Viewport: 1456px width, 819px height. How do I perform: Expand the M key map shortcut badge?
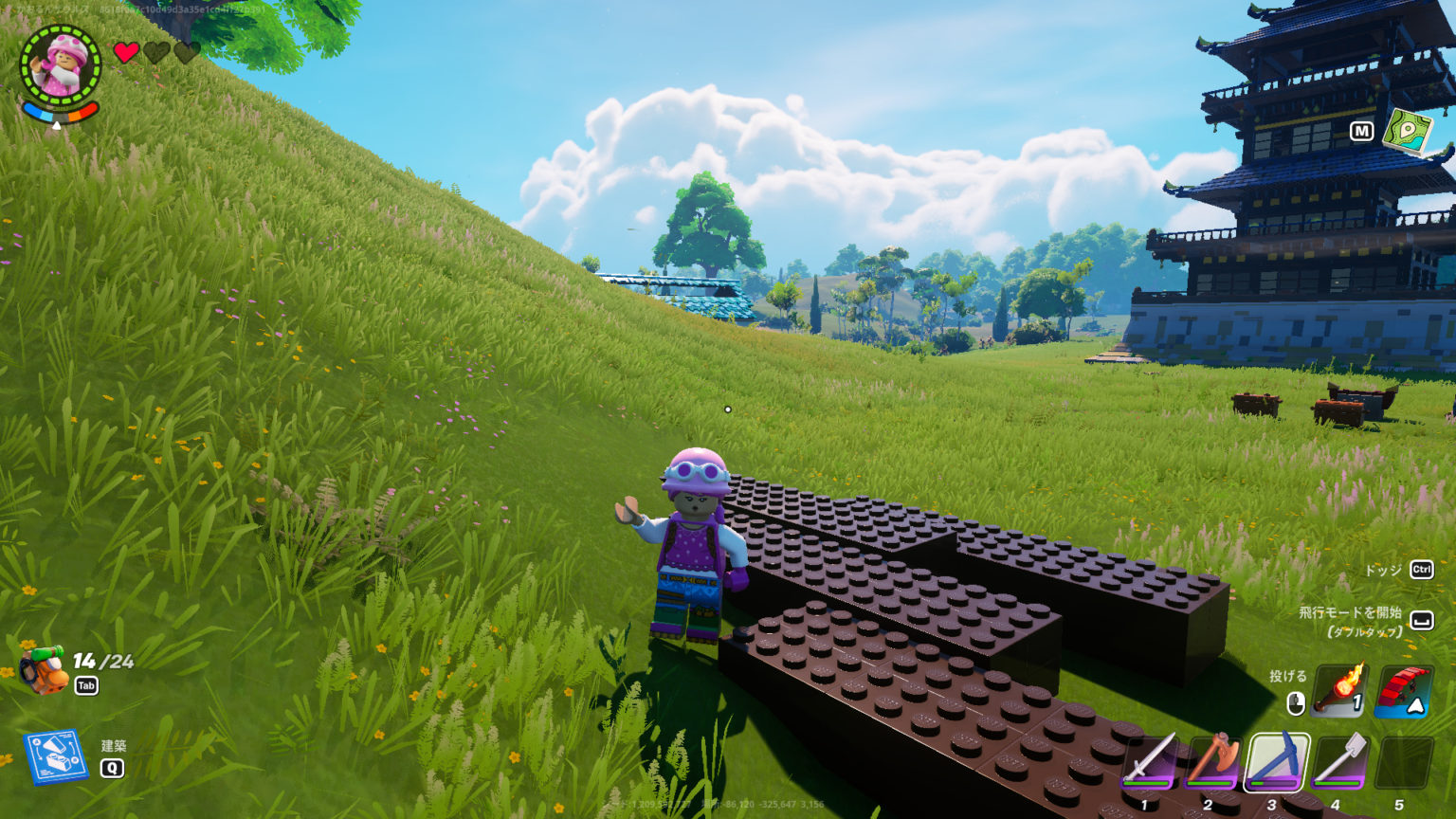pyautogui.click(x=1362, y=133)
